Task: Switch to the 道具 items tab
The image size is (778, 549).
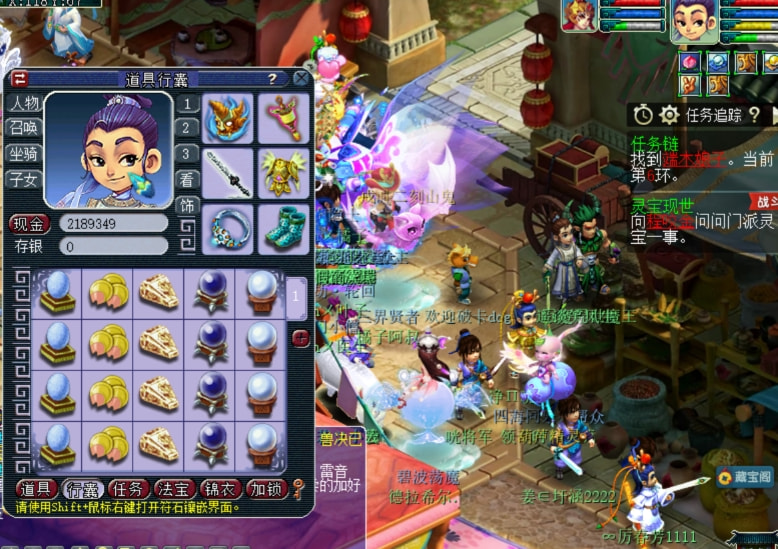Action: (x=36, y=489)
